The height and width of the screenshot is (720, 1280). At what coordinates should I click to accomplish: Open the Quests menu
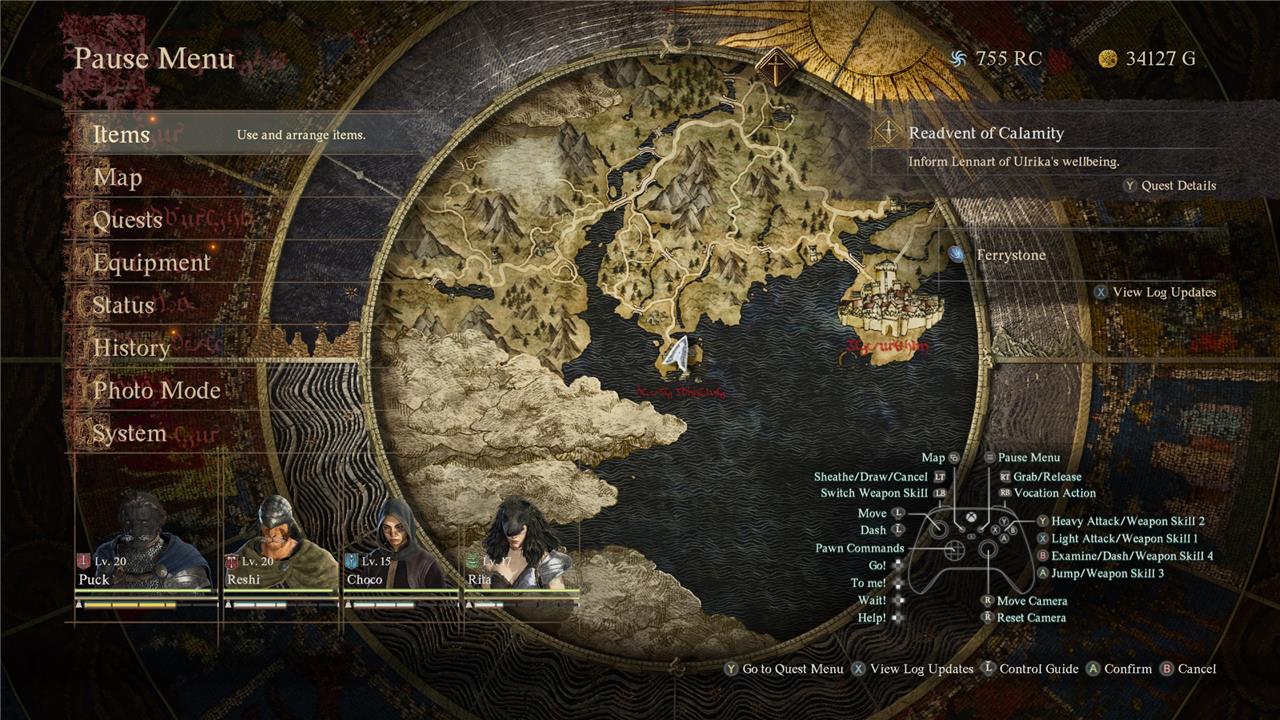click(x=128, y=220)
